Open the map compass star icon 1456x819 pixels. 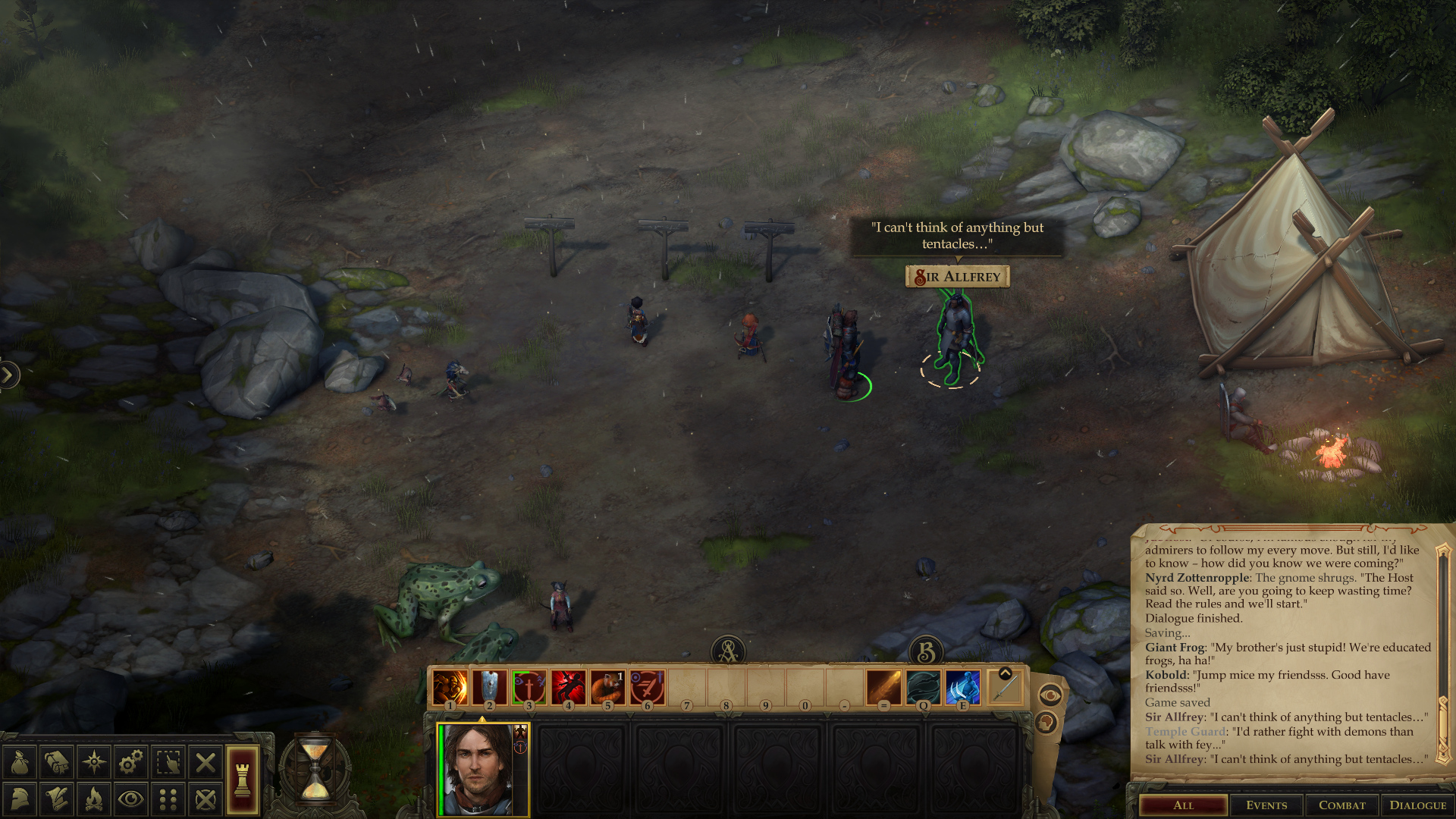coord(94,762)
